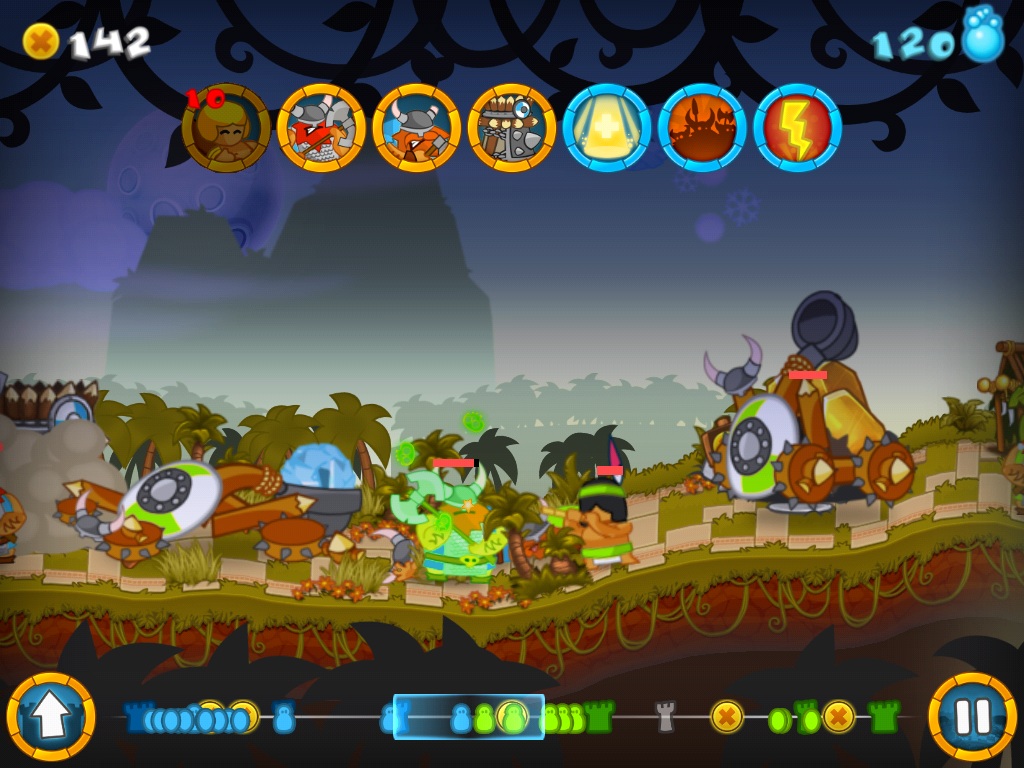Viewport: 1024px width, 768px height.
Task: Deploy the red Viking axe warrior
Action: 321,129
